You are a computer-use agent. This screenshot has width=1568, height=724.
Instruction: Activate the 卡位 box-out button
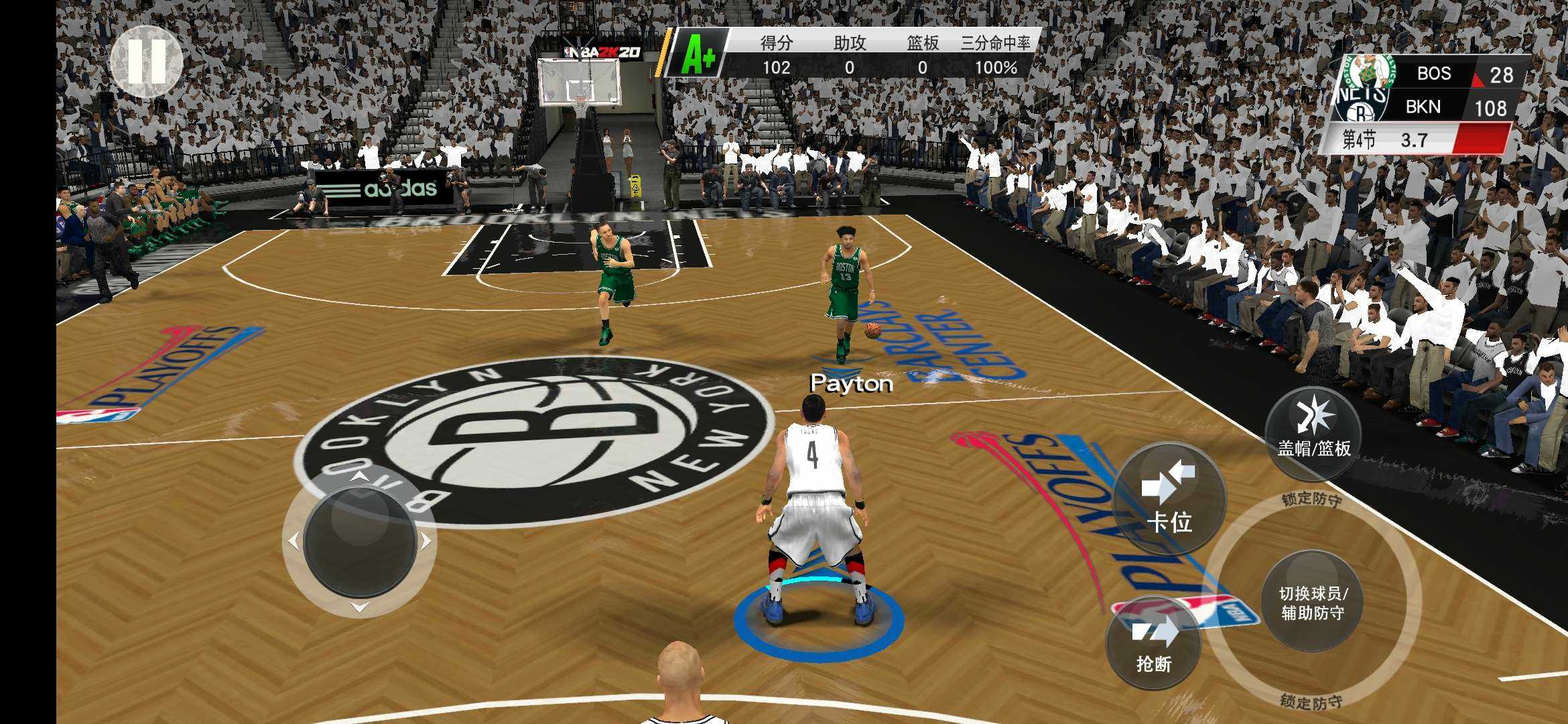1169,499
